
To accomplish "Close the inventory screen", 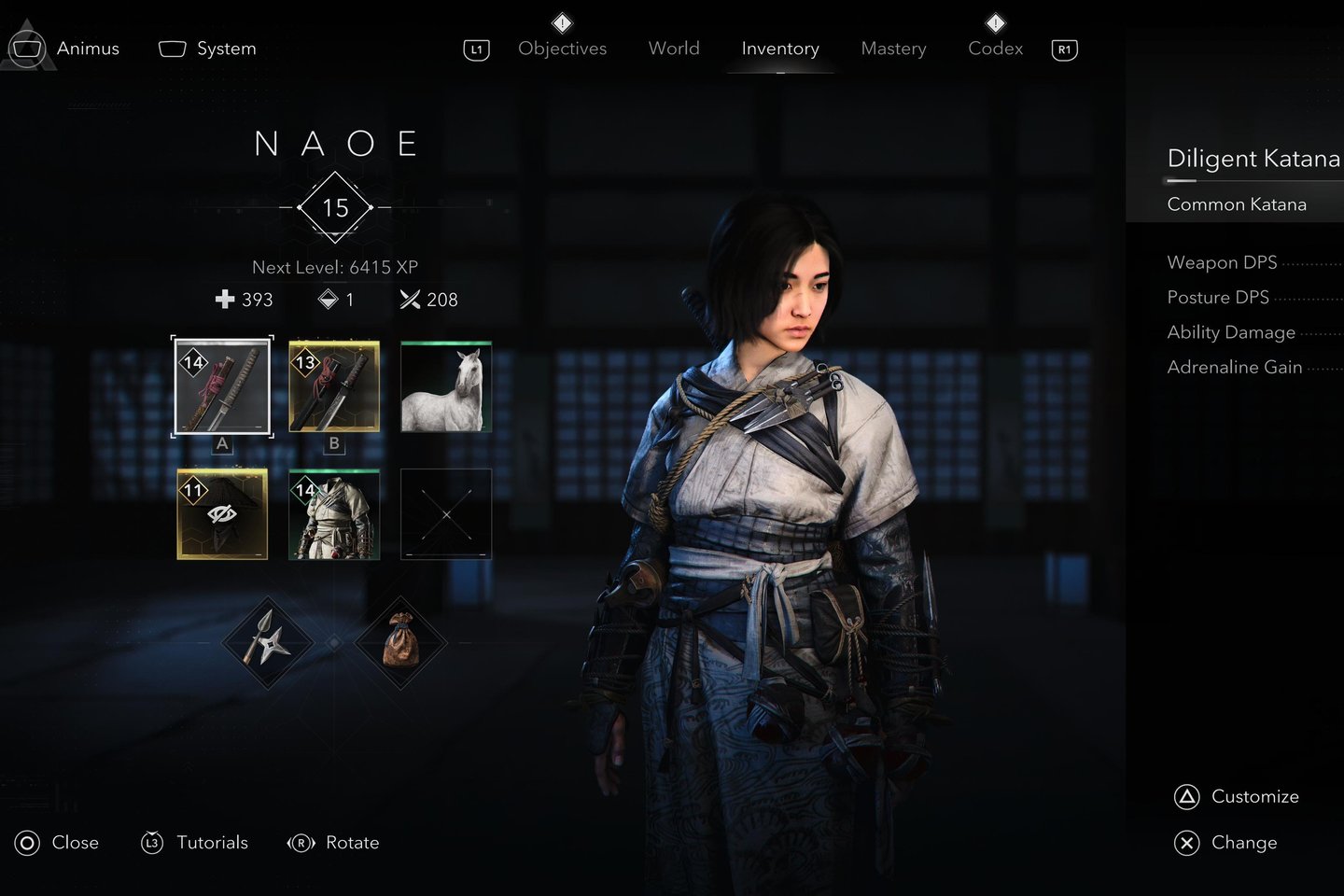I will [x=57, y=843].
